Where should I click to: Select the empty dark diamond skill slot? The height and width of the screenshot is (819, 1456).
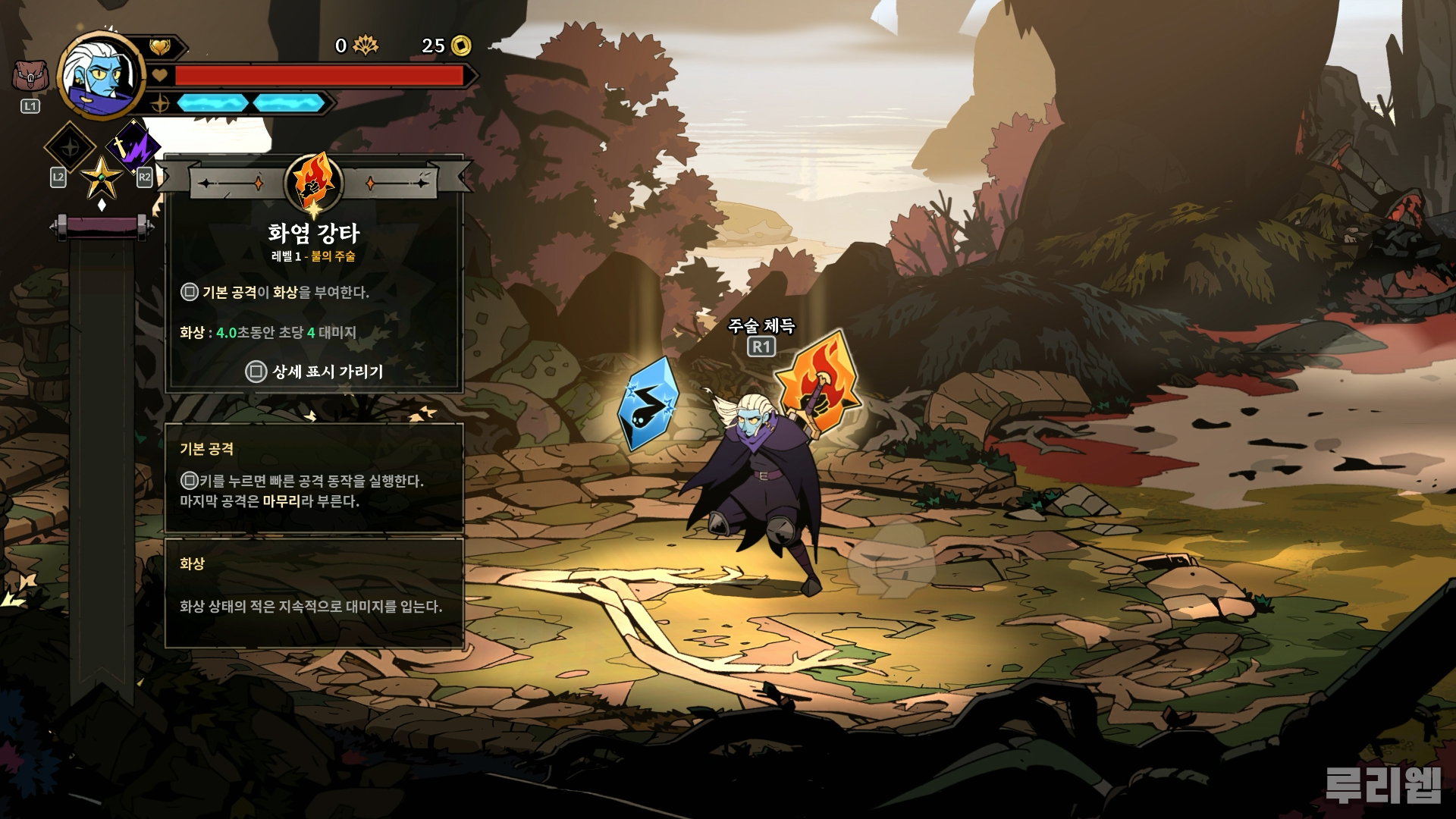70,147
